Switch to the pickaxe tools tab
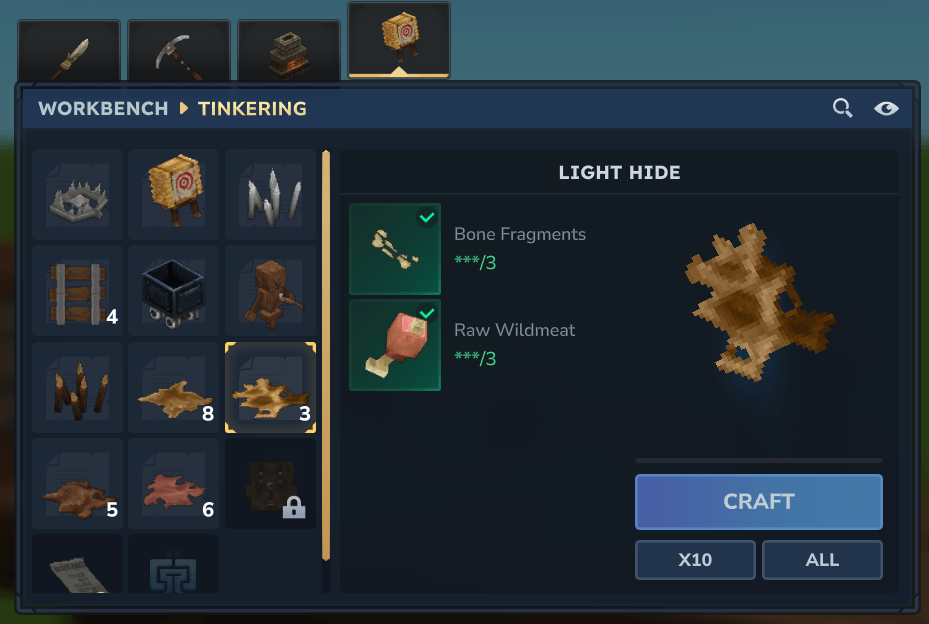 tap(179, 53)
